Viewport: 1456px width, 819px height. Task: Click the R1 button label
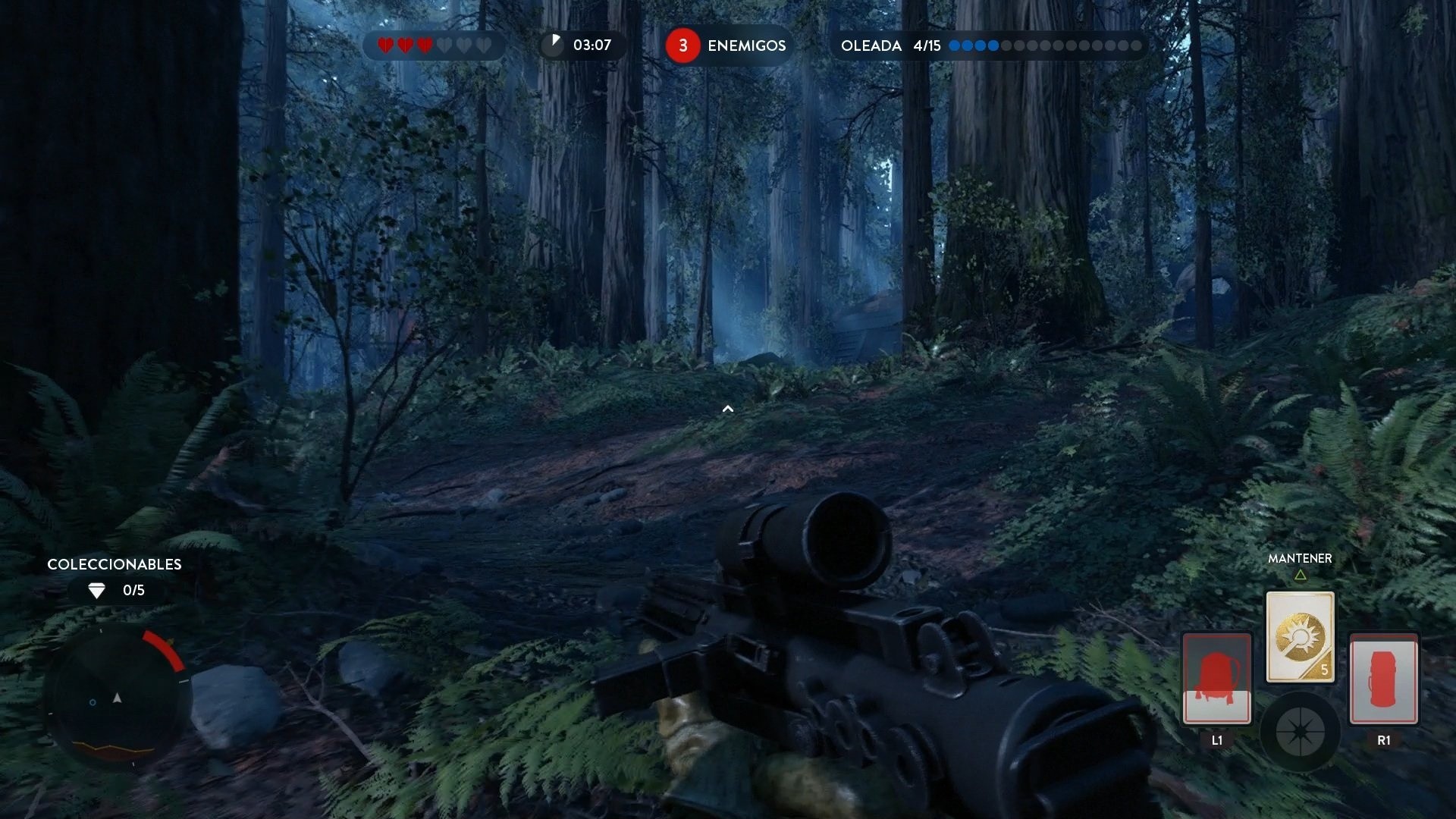pyautogui.click(x=1384, y=739)
